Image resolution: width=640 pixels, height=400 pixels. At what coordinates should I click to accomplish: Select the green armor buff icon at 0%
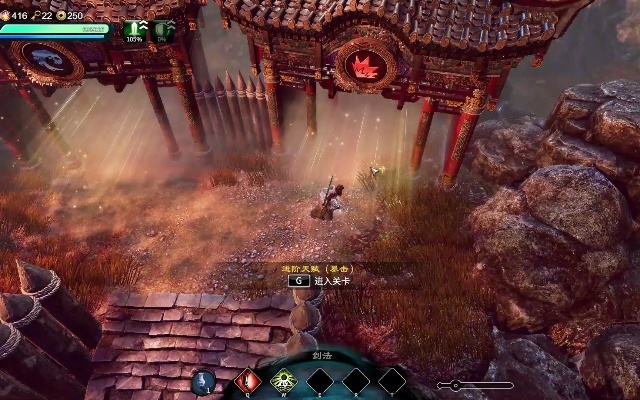(160, 29)
